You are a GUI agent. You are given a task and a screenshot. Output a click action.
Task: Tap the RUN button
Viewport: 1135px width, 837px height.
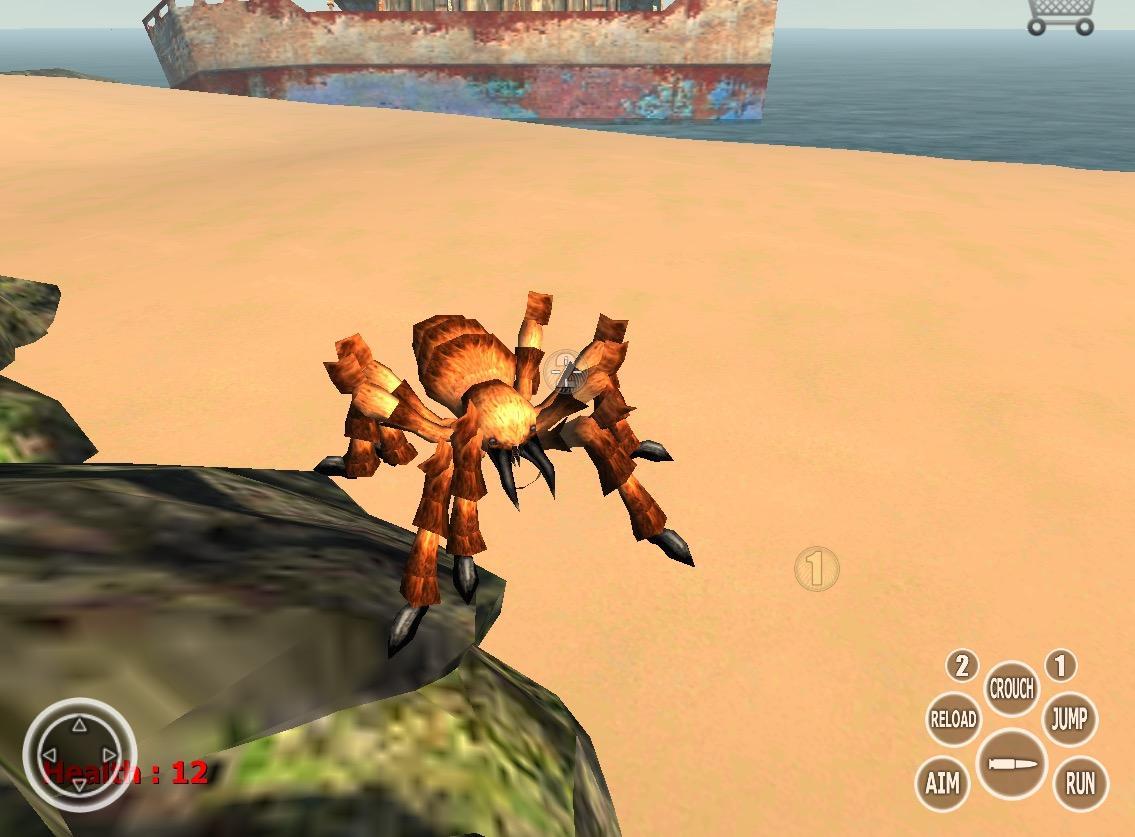1080,782
